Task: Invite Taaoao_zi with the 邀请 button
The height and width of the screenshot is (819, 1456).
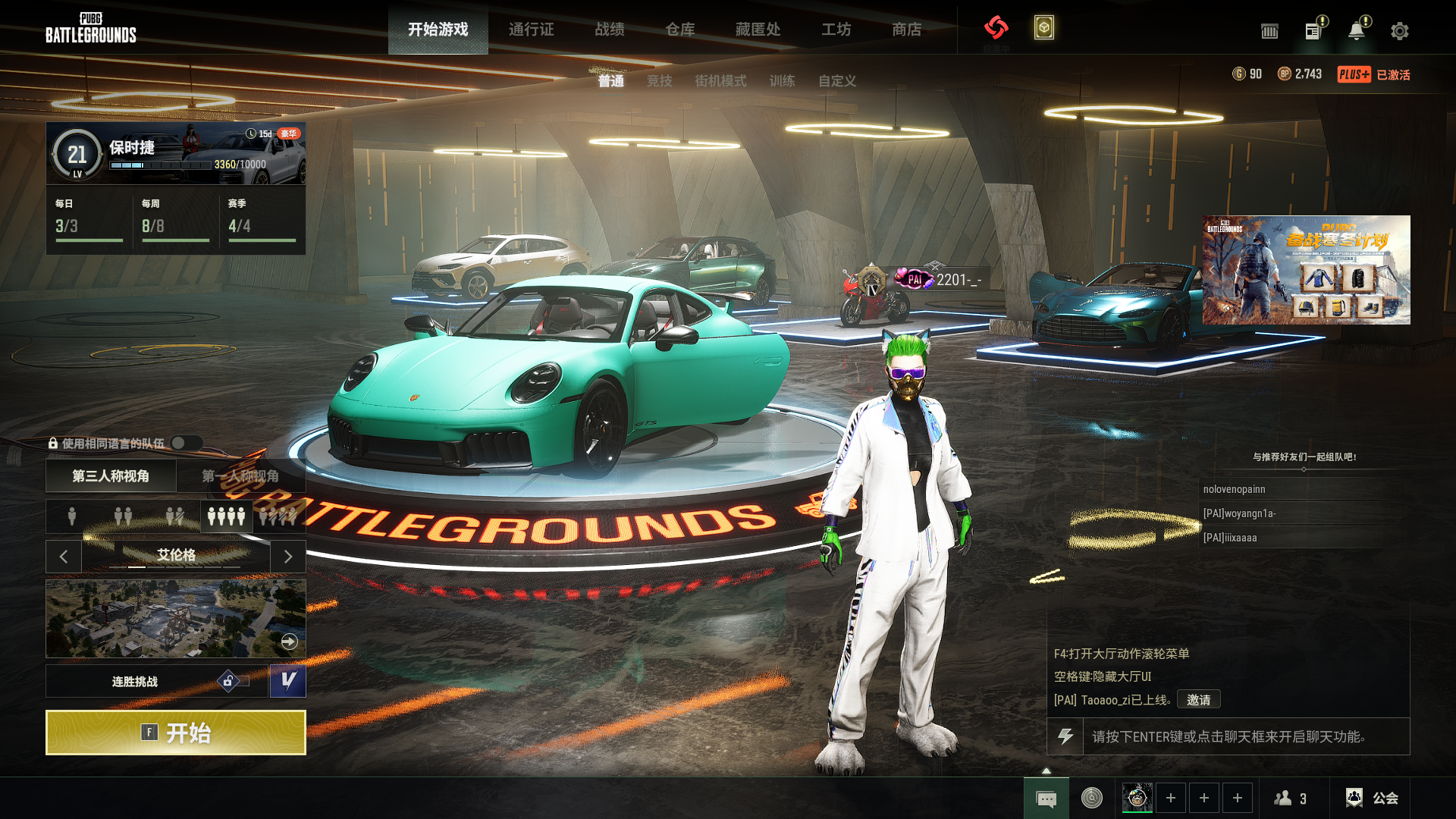Action: [1198, 700]
